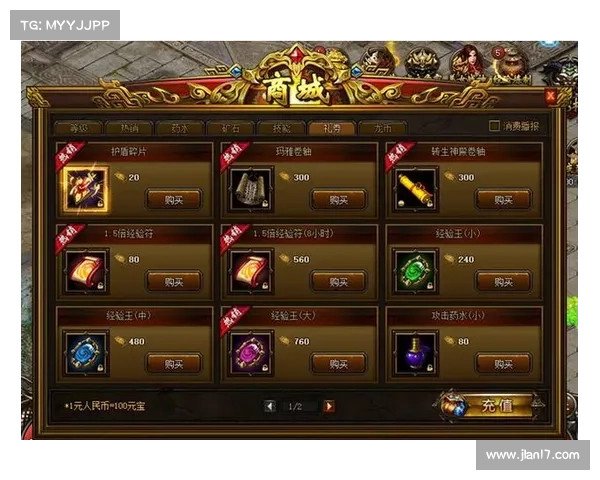
Task: Go to the previous shop page
Action: tap(269, 407)
